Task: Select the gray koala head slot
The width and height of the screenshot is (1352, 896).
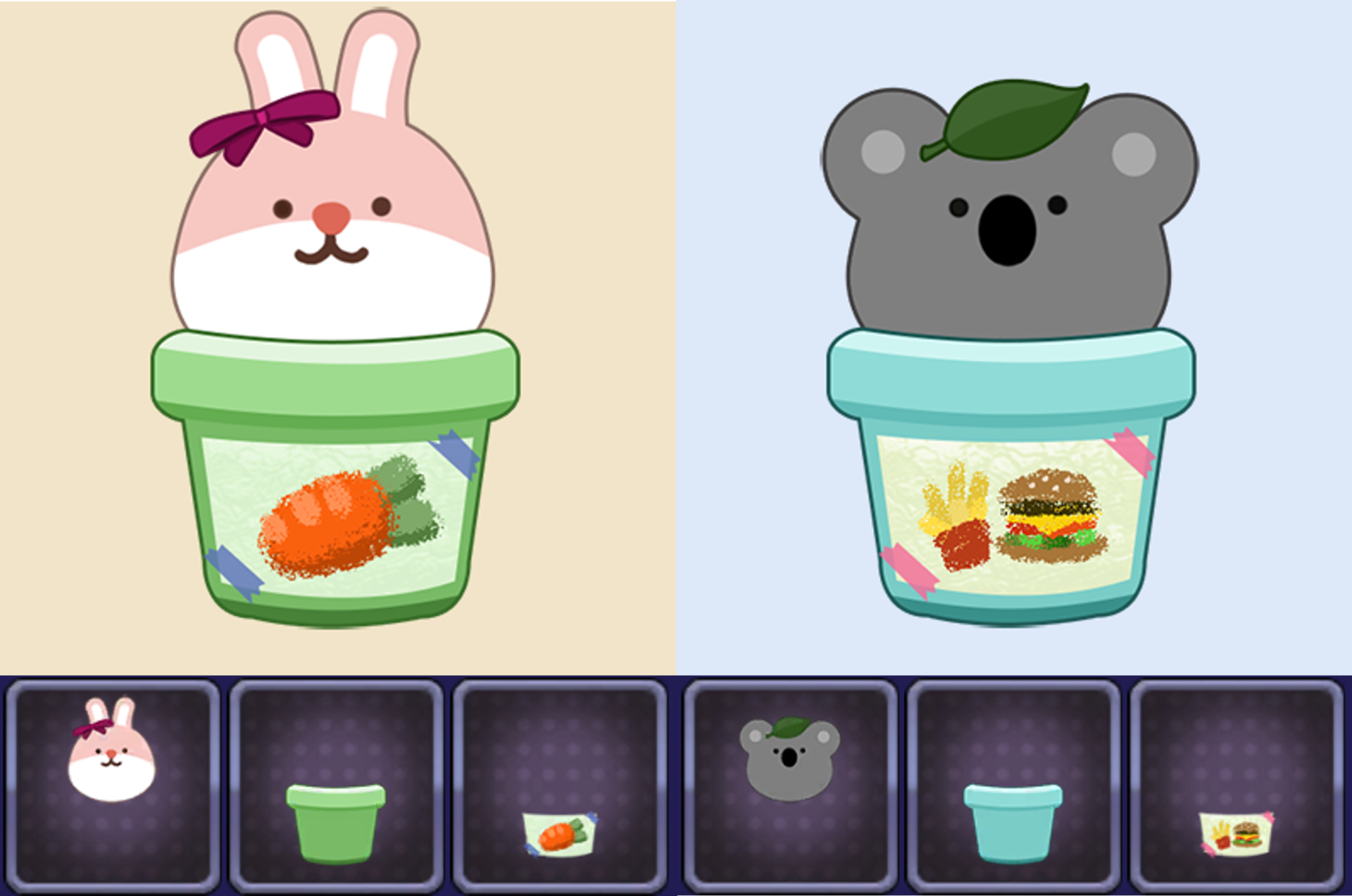Action: coord(790,785)
